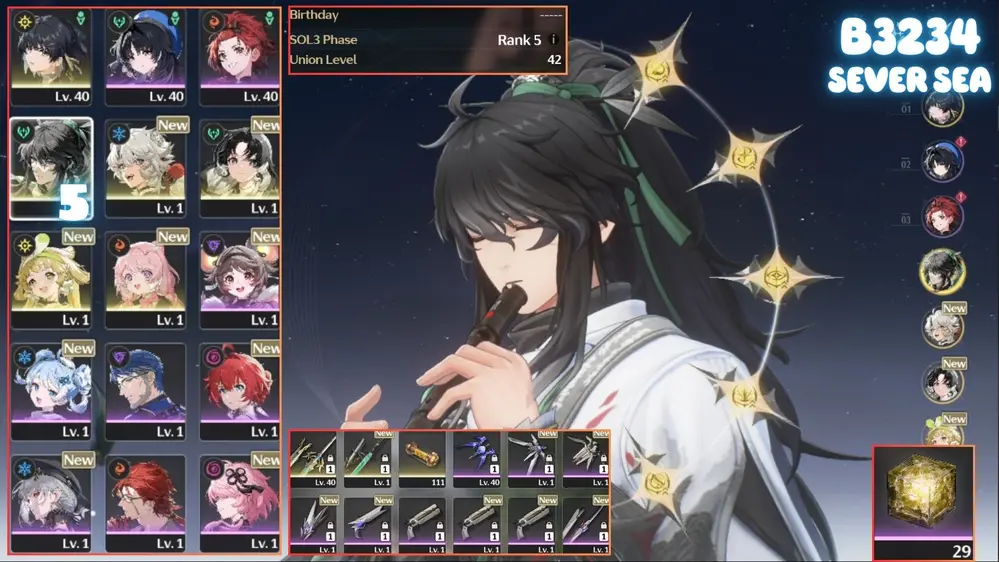
Task: Select the blue beret girl Lv. 40 portrait
Action: pos(145,56)
